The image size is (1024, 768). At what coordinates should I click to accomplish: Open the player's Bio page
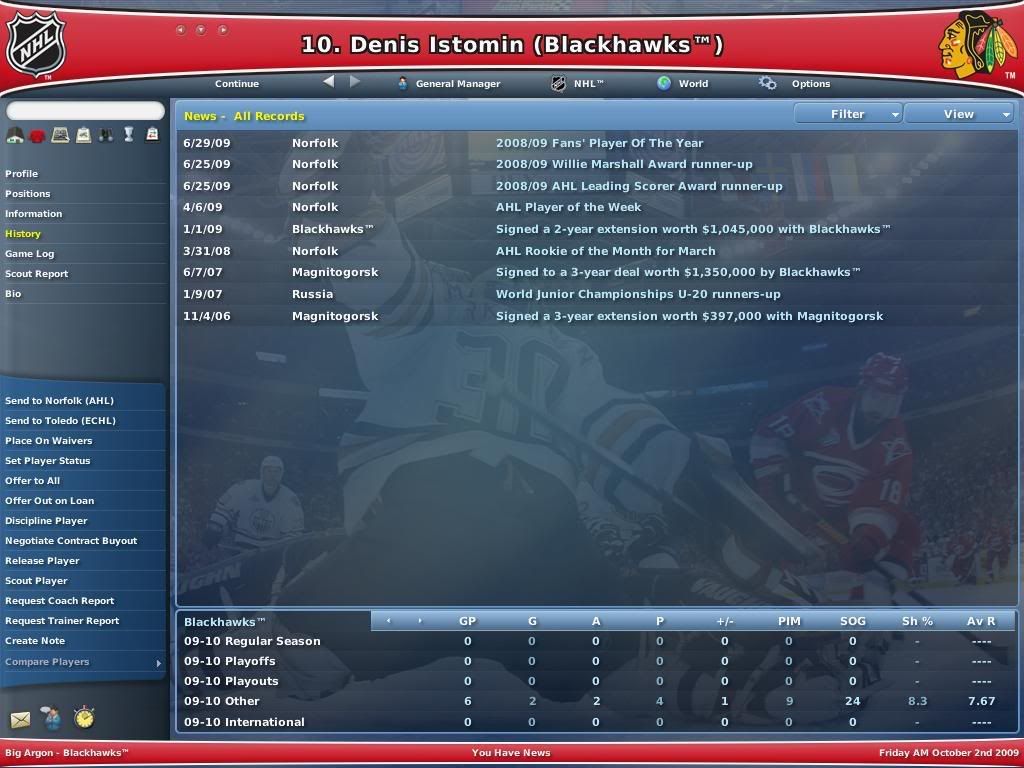(13, 294)
